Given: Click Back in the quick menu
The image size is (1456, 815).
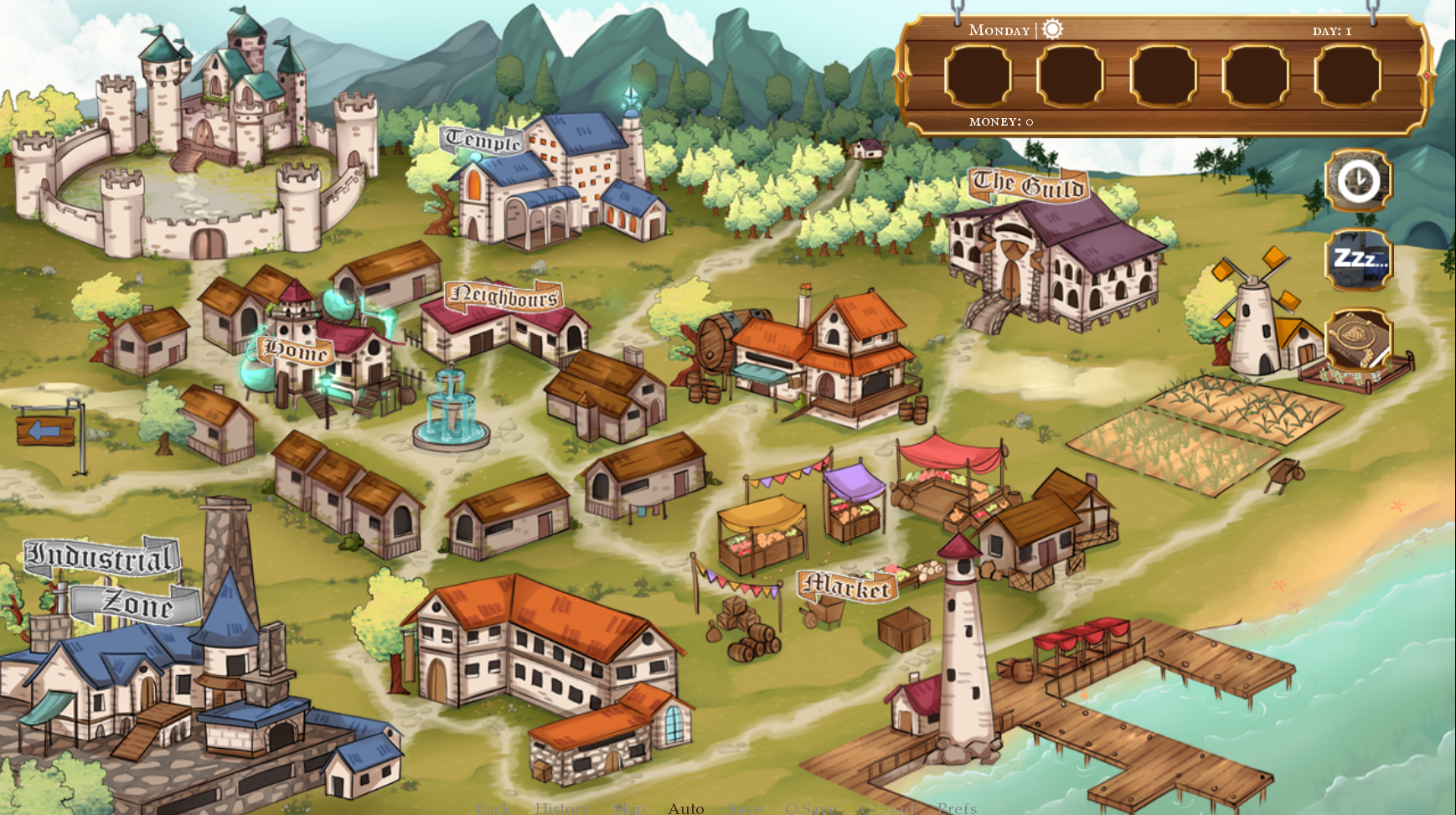Looking at the screenshot, I should tap(492, 808).
